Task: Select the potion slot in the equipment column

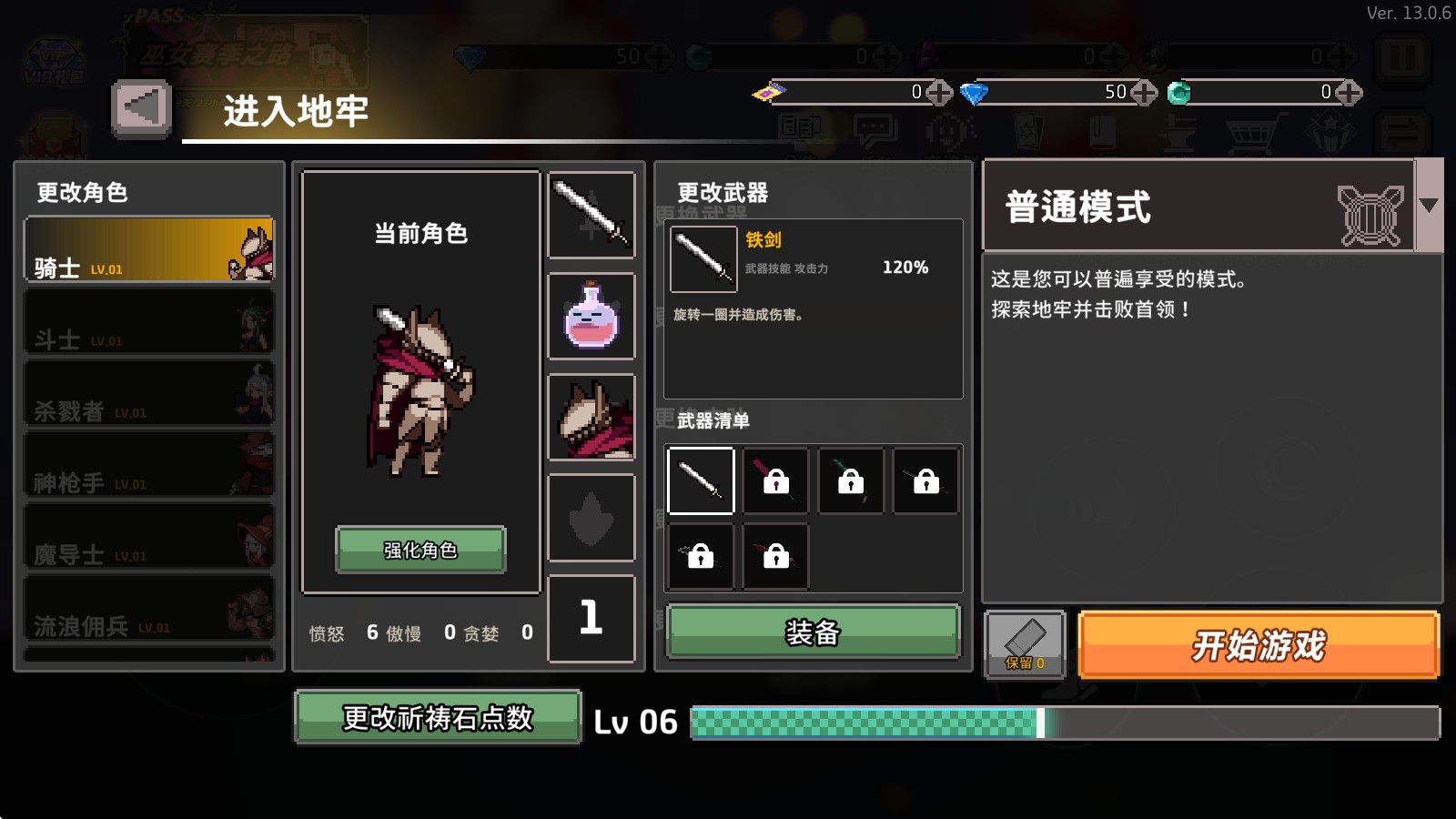Action: click(x=591, y=318)
